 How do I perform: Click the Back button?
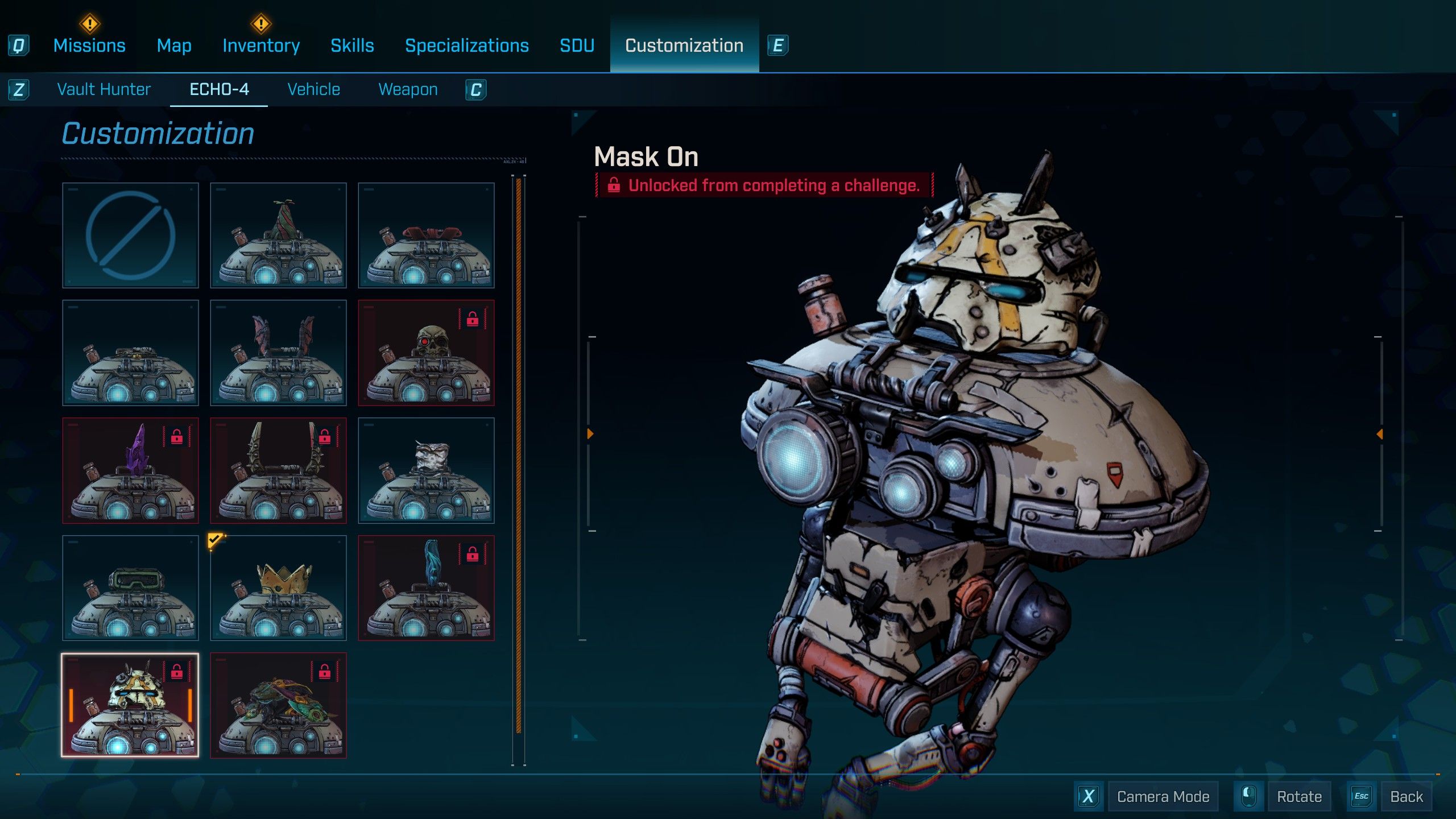click(1406, 796)
